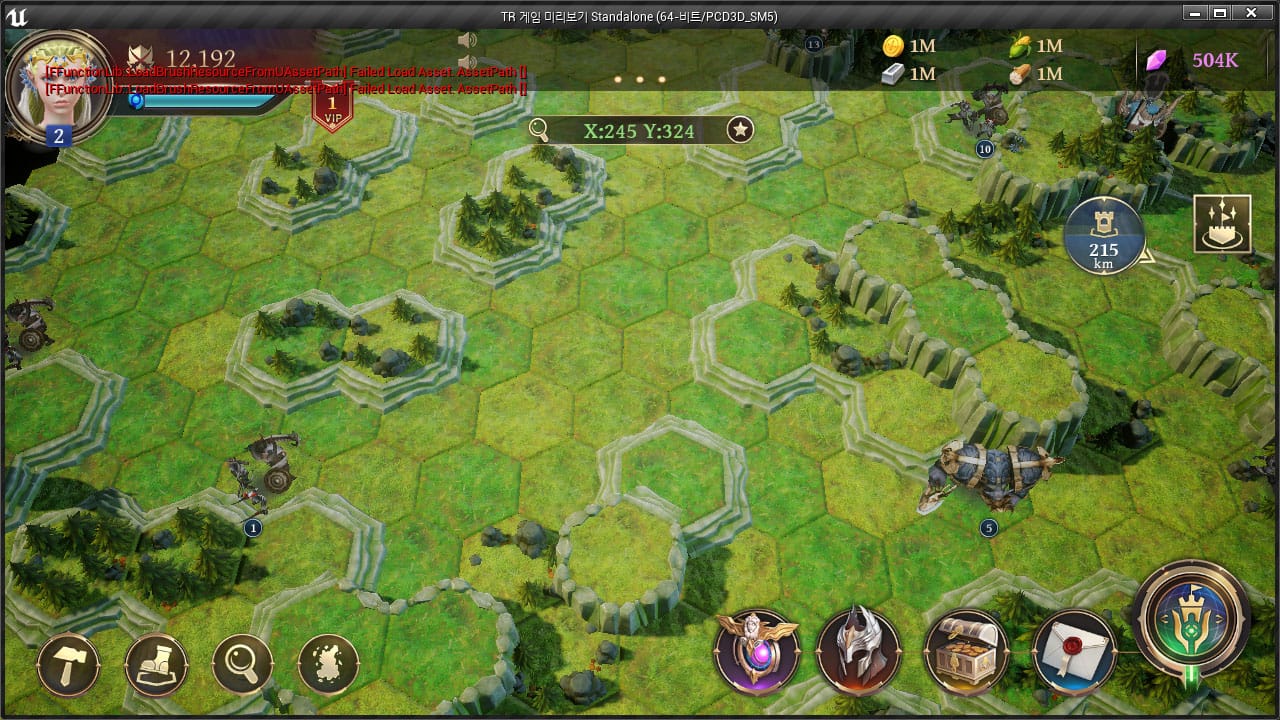The image size is (1280, 720).
Task: Show the world map icon
Action: tap(329, 664)
